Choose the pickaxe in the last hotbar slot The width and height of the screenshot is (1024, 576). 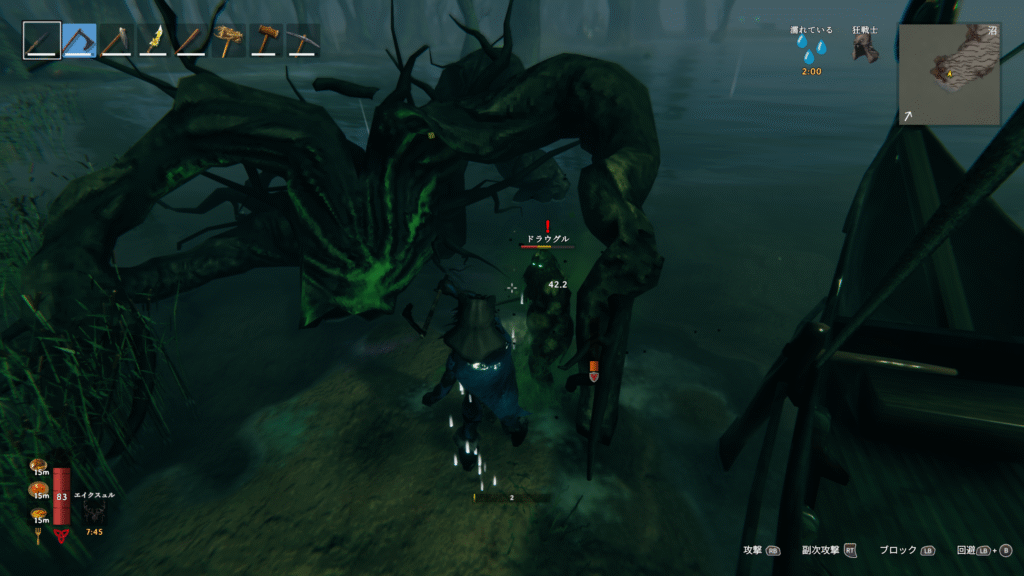[x=303, y=40]
